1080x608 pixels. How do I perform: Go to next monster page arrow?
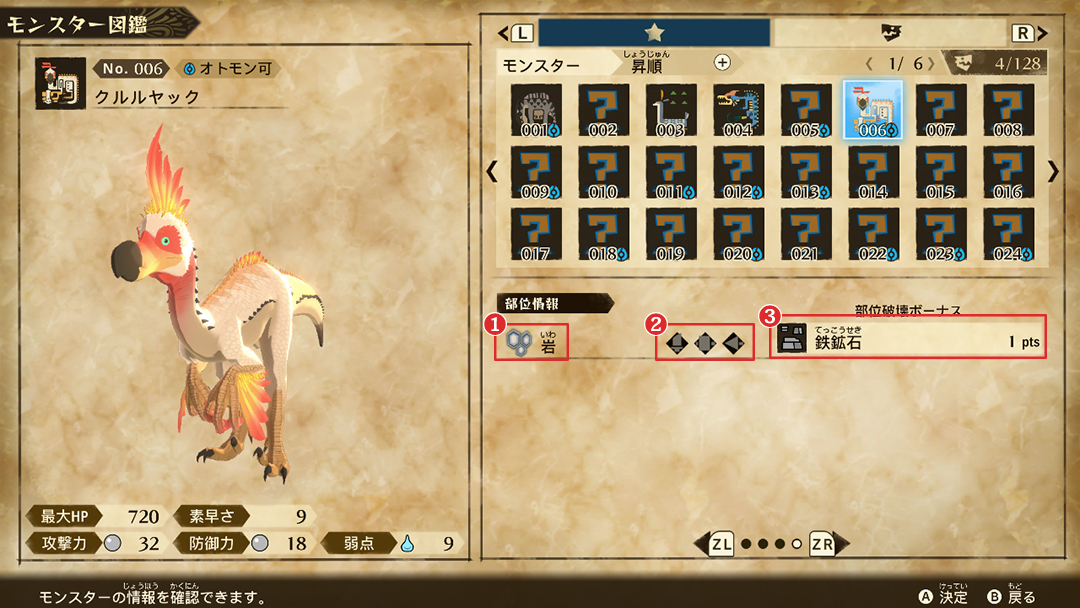1052,172
